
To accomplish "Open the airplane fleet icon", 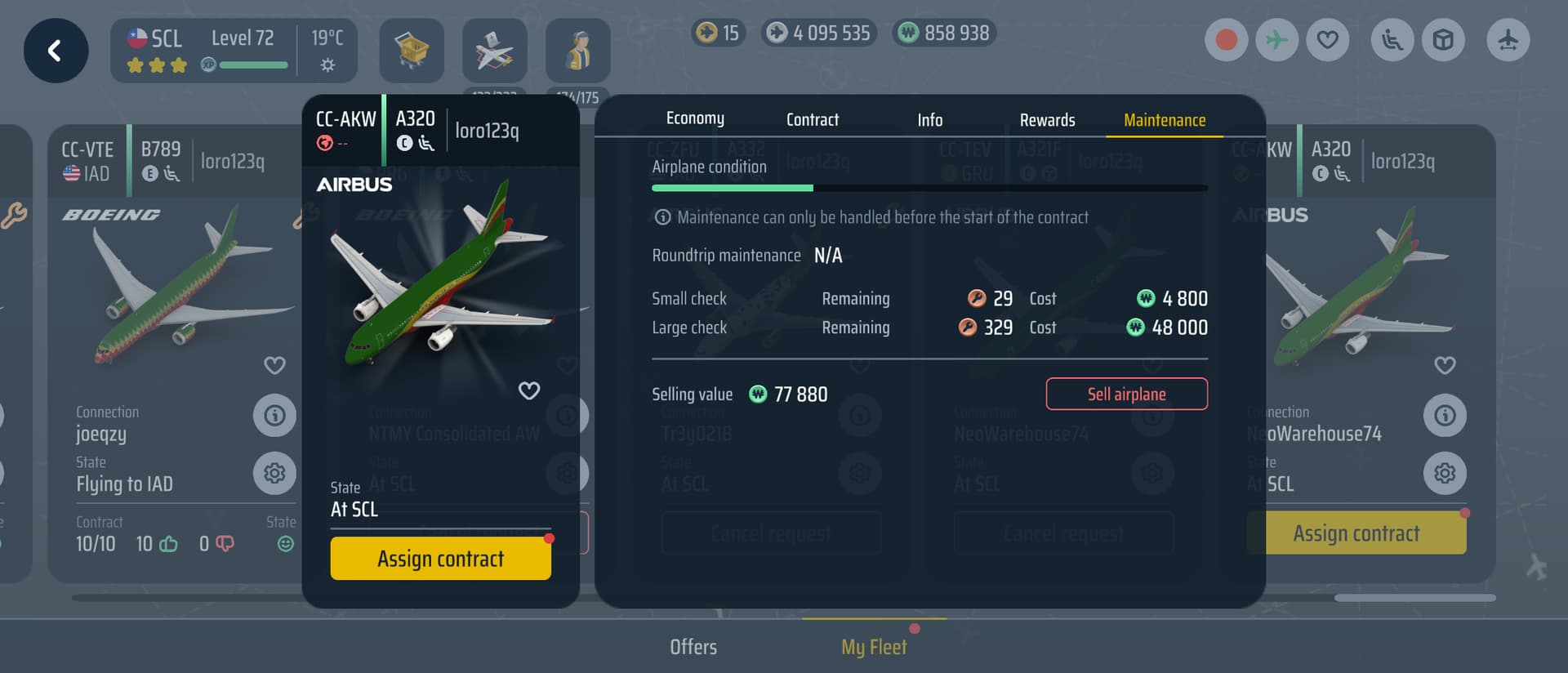I will (494, 51).
